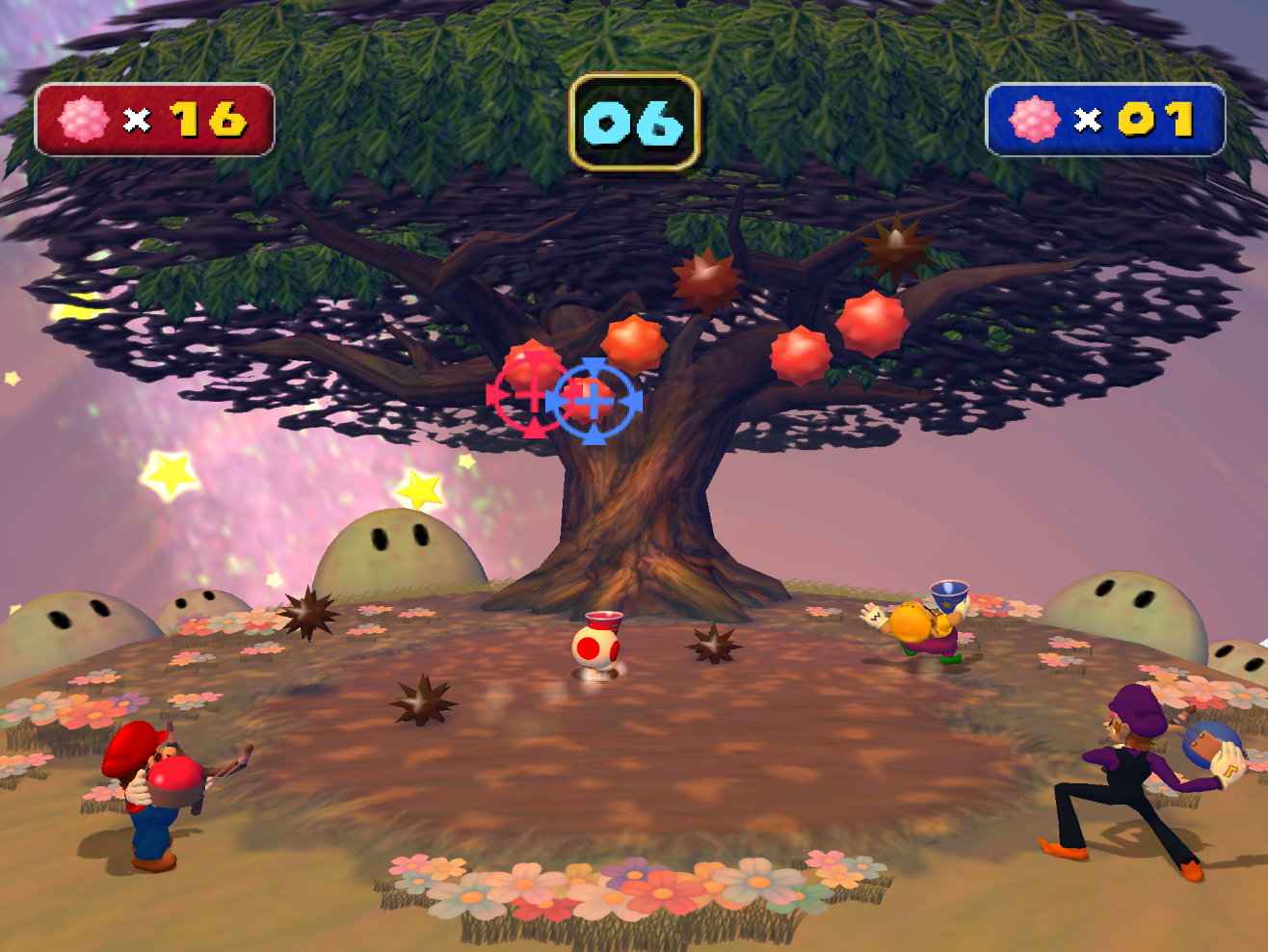
Task: Select the red player's fruit counter icon
Action: click(x=85, y=119)
